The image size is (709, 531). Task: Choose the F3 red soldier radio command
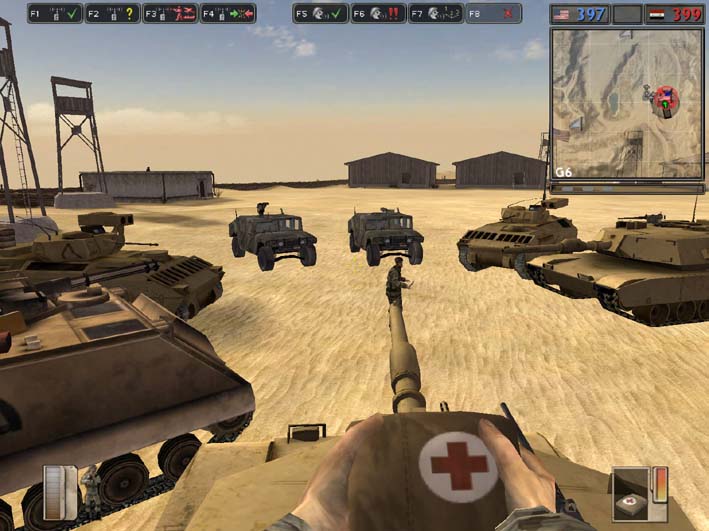click(x=169, y=14)
